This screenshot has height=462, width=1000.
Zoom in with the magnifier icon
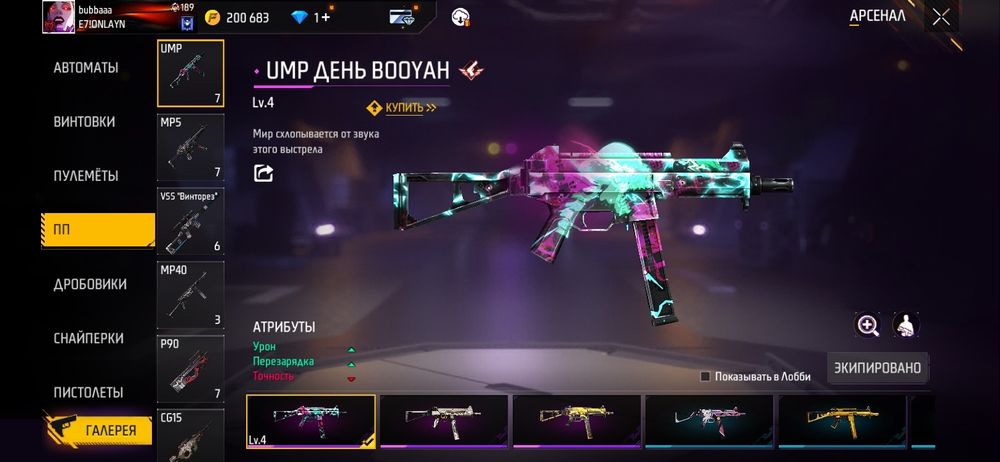click(x=867, y=325)
